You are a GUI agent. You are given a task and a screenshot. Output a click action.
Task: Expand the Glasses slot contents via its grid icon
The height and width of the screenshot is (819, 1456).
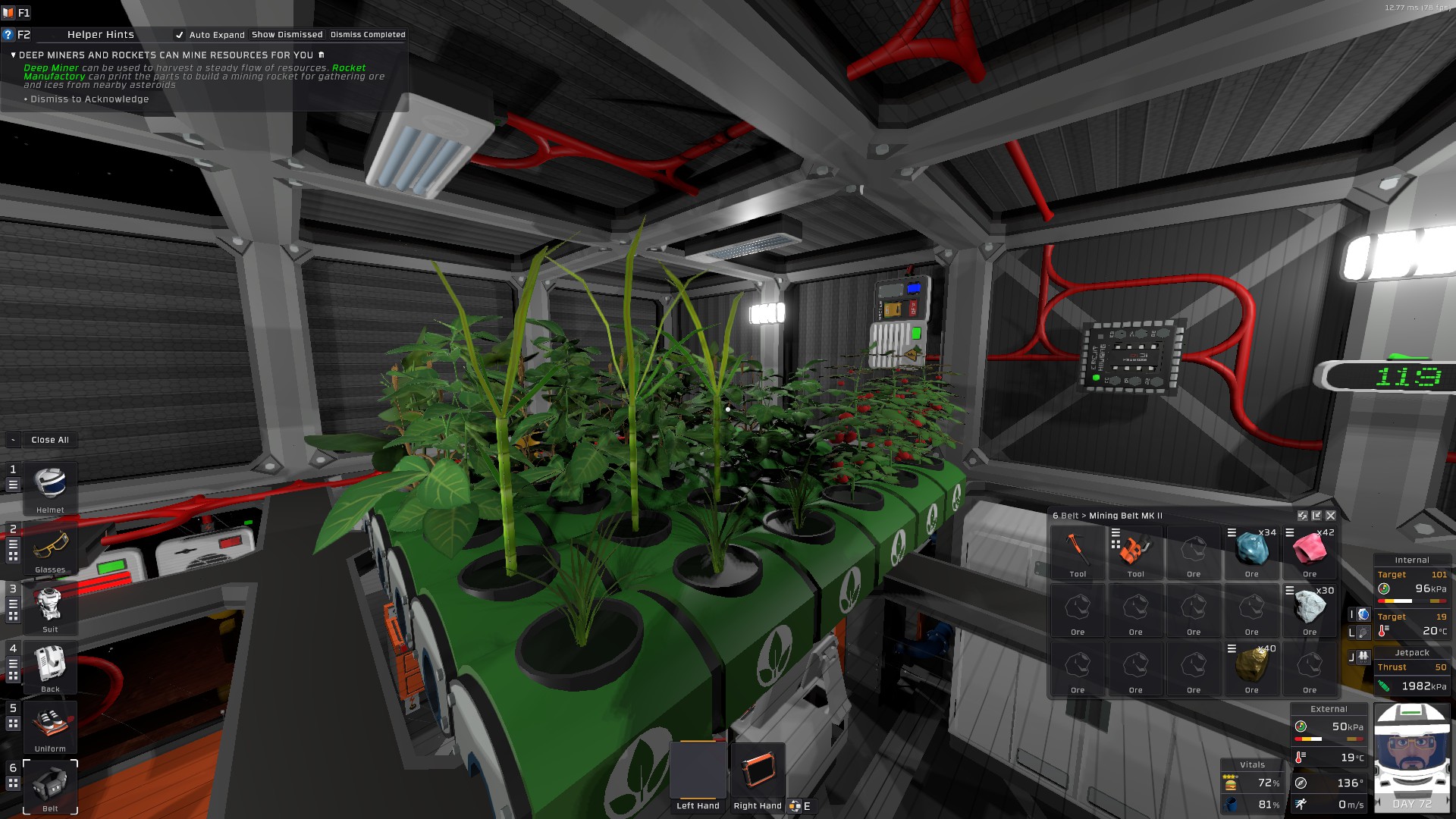[x=14, y=556]
